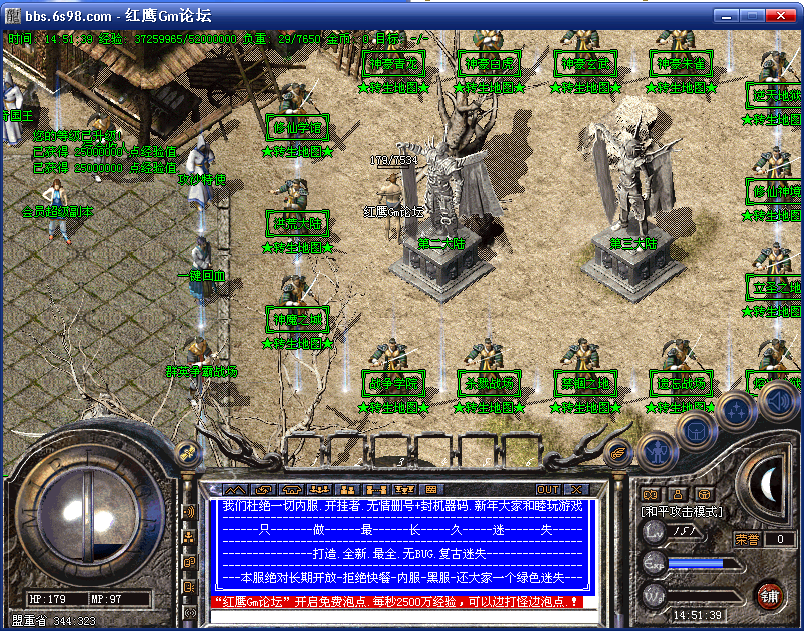
Task: Click the OUT button on chat panel
Action: tap(548, 489)
